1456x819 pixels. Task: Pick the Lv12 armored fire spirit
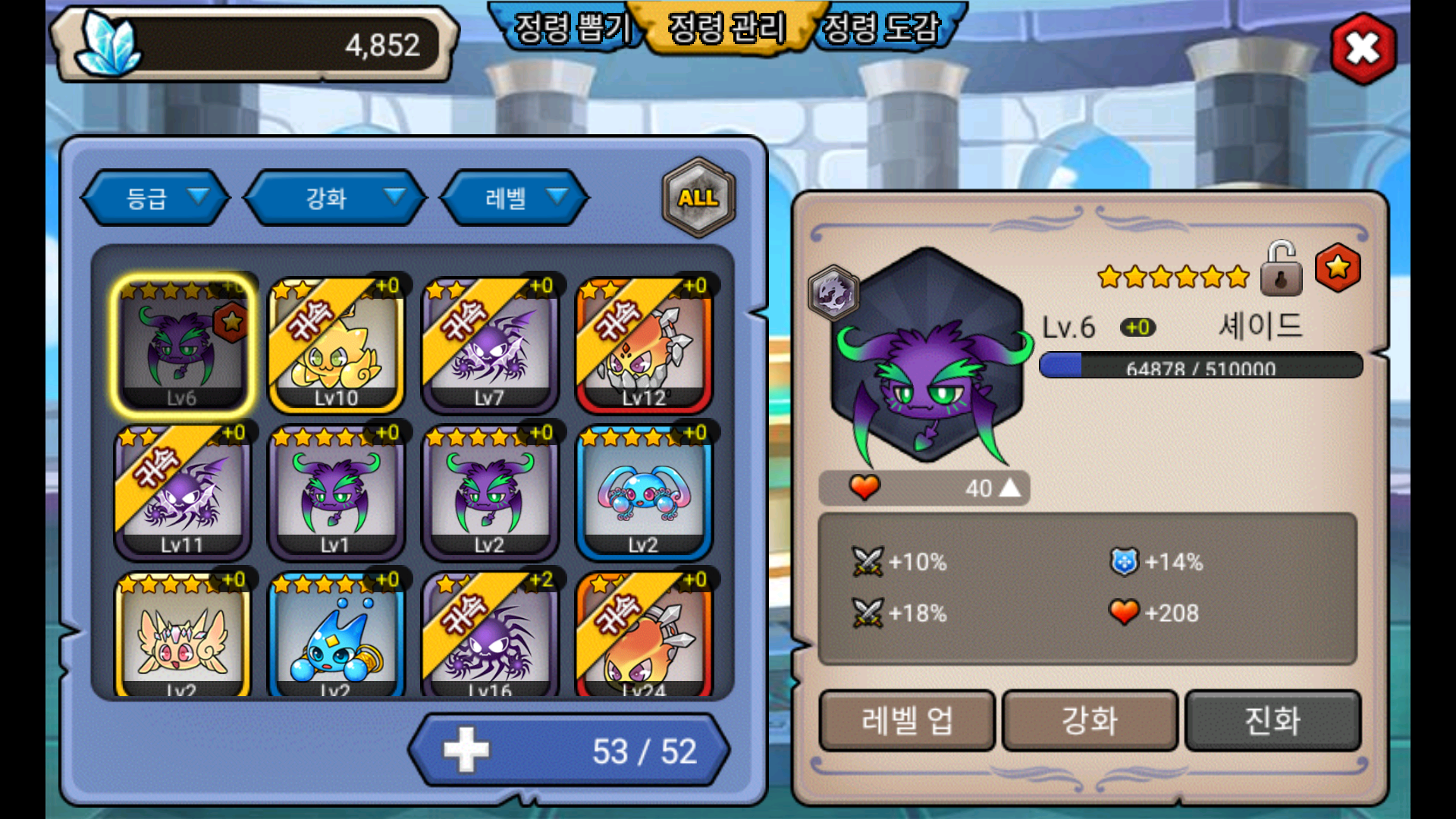pyautogui.click(x=644, y=345)
